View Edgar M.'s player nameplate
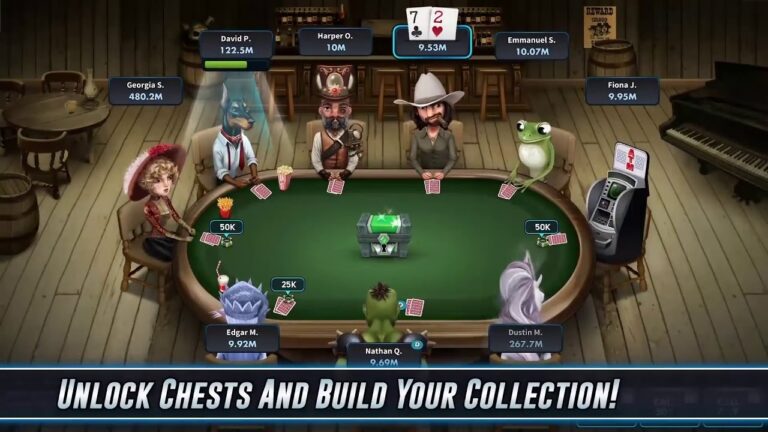 coord(242,338)
